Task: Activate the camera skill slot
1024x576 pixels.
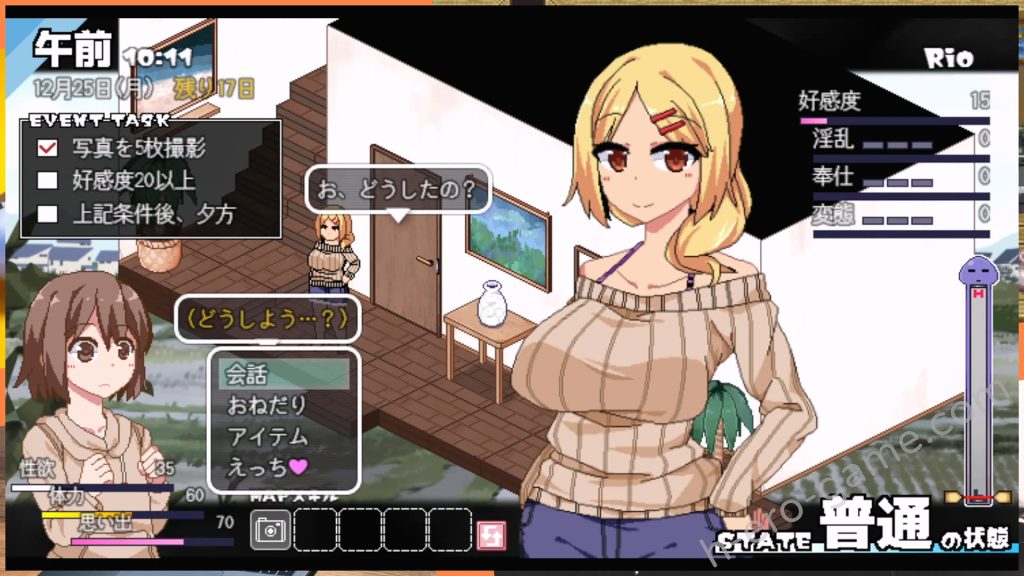Action: 269,530
